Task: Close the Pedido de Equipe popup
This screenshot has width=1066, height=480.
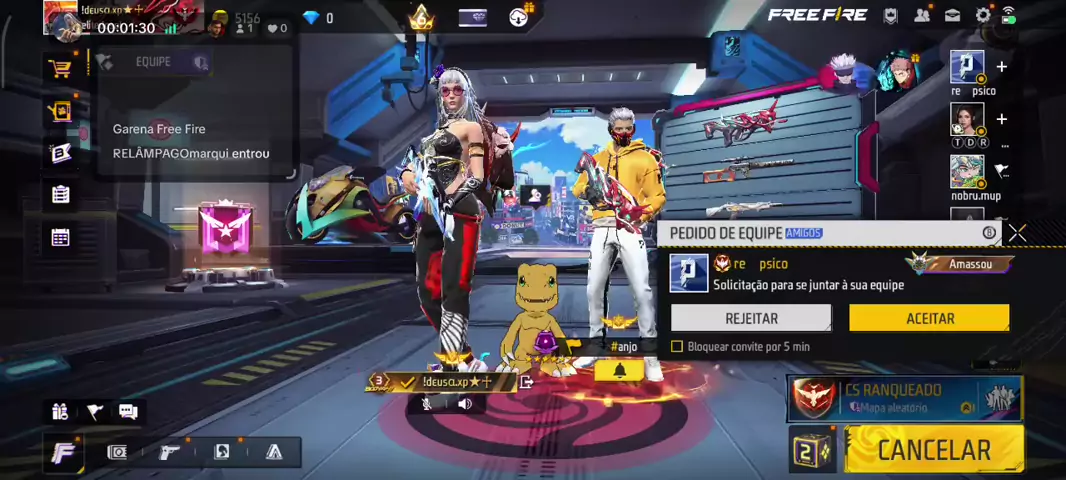Action: (1017, 233)
